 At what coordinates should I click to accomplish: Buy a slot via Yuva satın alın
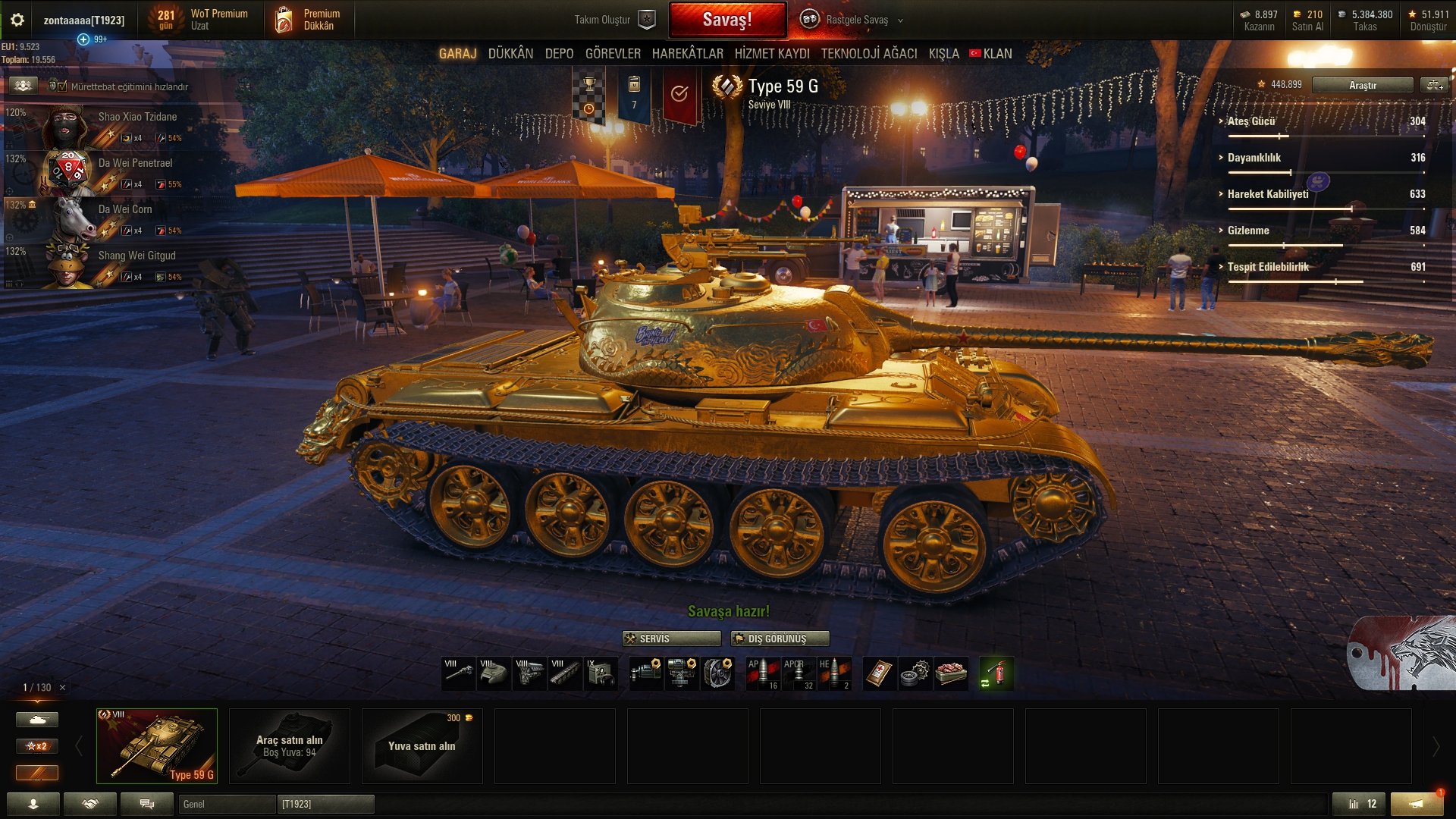(422, 745)
